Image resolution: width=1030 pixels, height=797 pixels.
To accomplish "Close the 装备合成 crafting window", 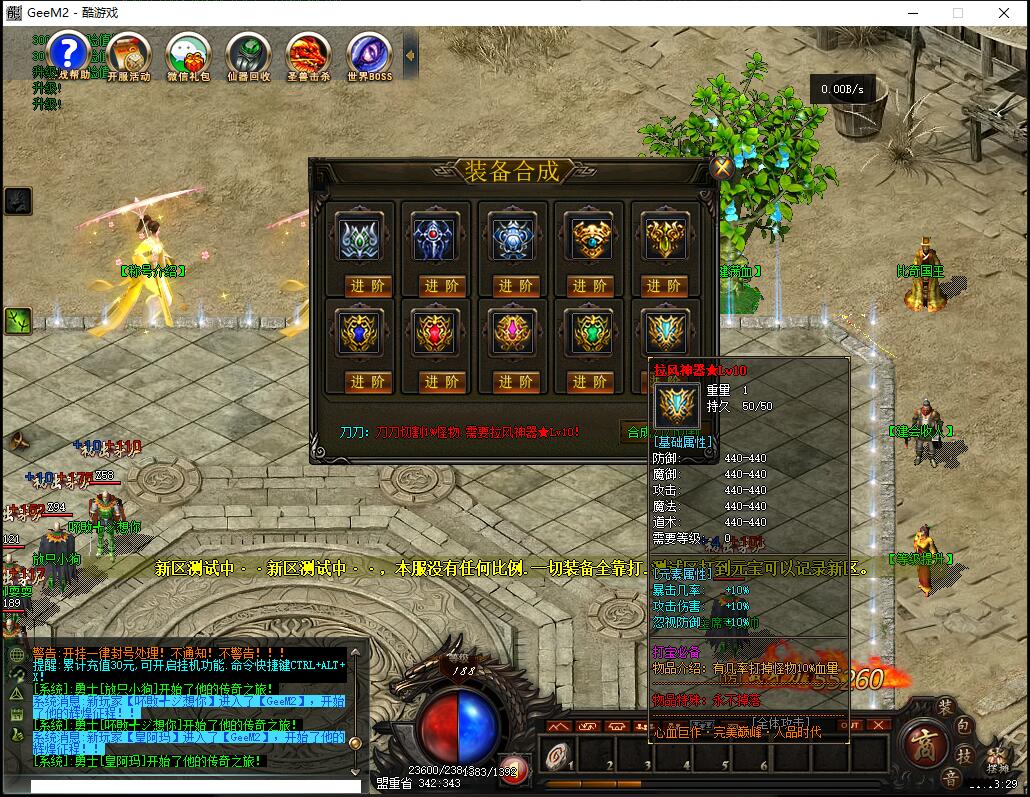I will [x=722, y=168].
